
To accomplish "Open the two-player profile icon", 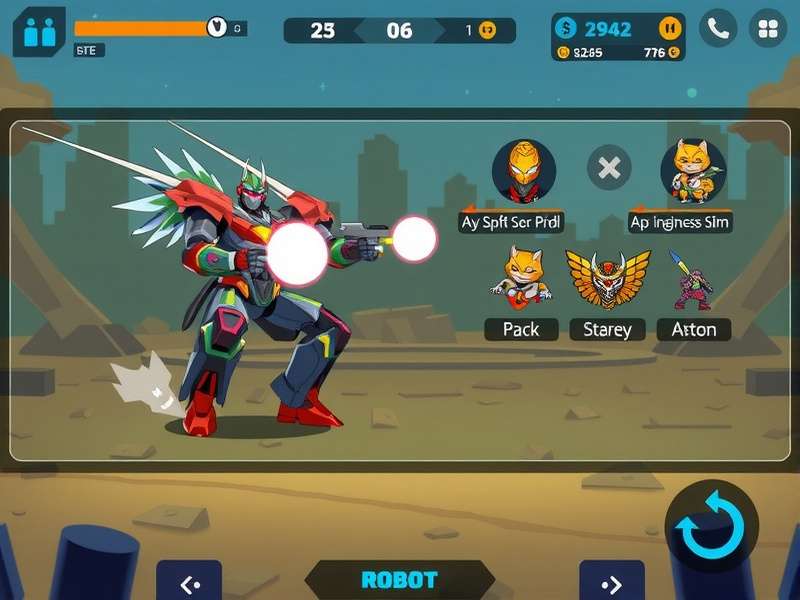I will 38,32.
